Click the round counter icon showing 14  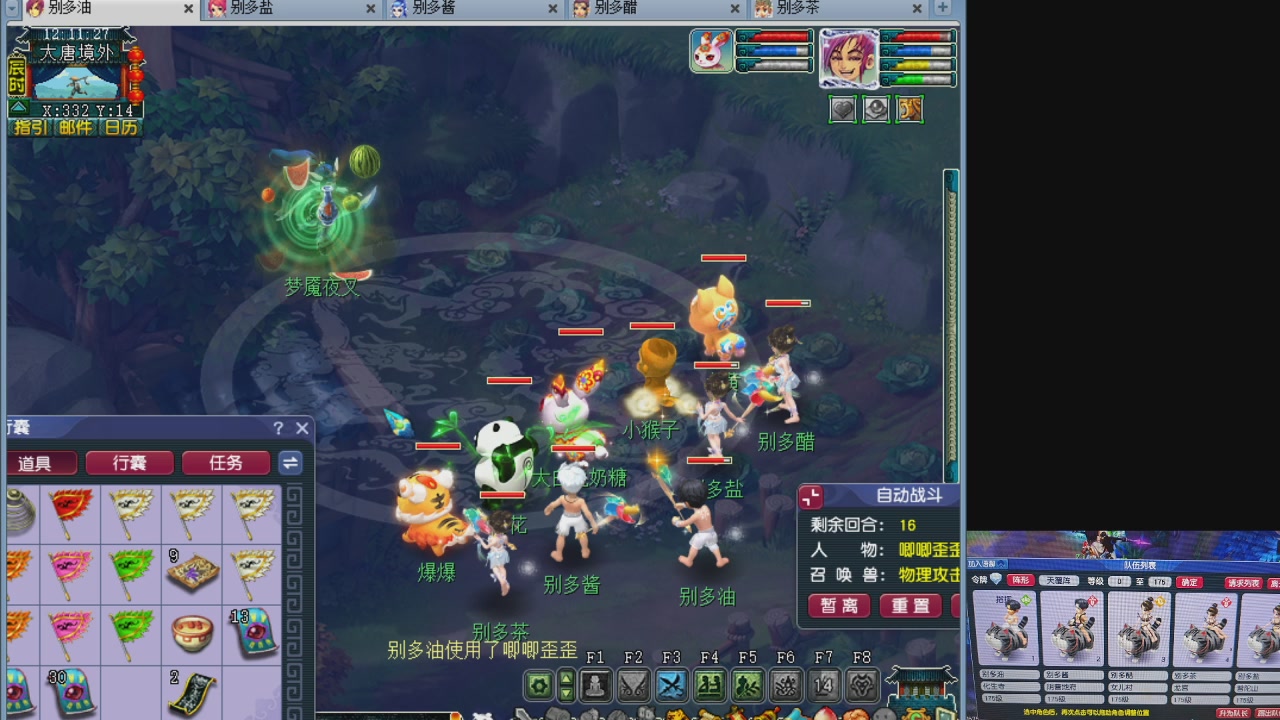coord(824,685)
